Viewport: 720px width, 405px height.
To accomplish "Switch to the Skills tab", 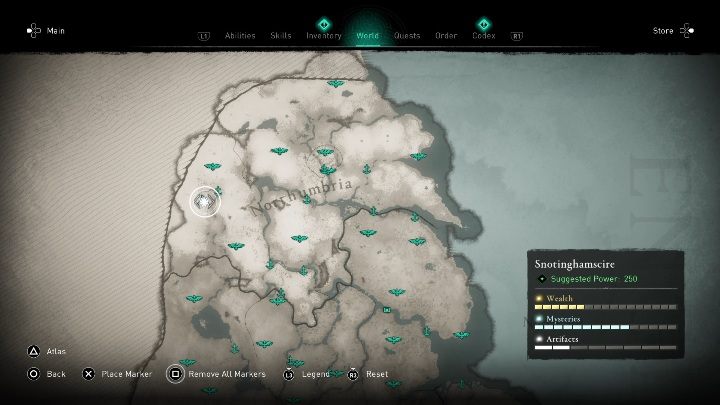I will (x=281, y=35).
